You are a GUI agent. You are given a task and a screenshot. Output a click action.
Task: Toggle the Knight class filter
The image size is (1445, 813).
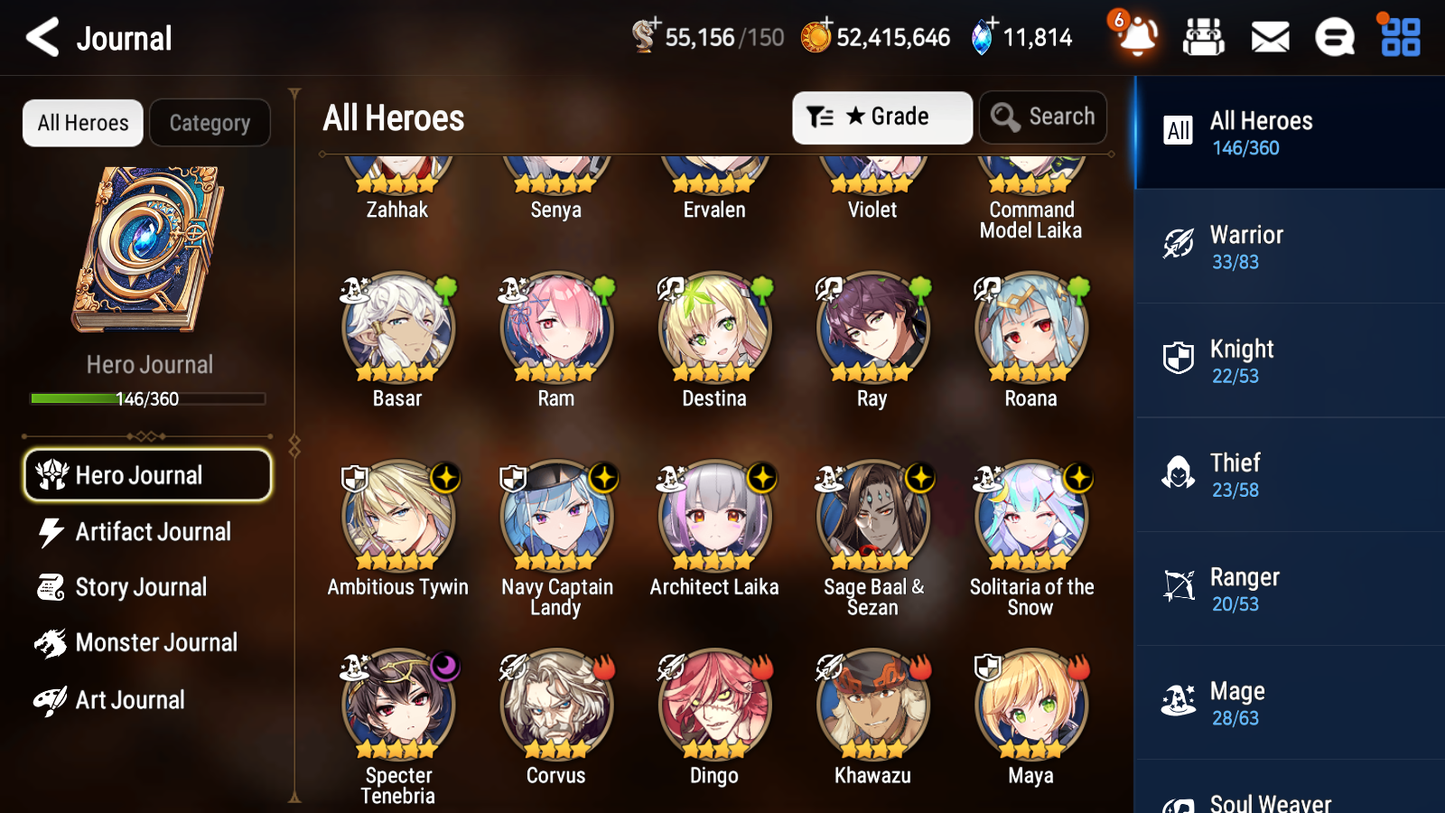point(1289,360)
